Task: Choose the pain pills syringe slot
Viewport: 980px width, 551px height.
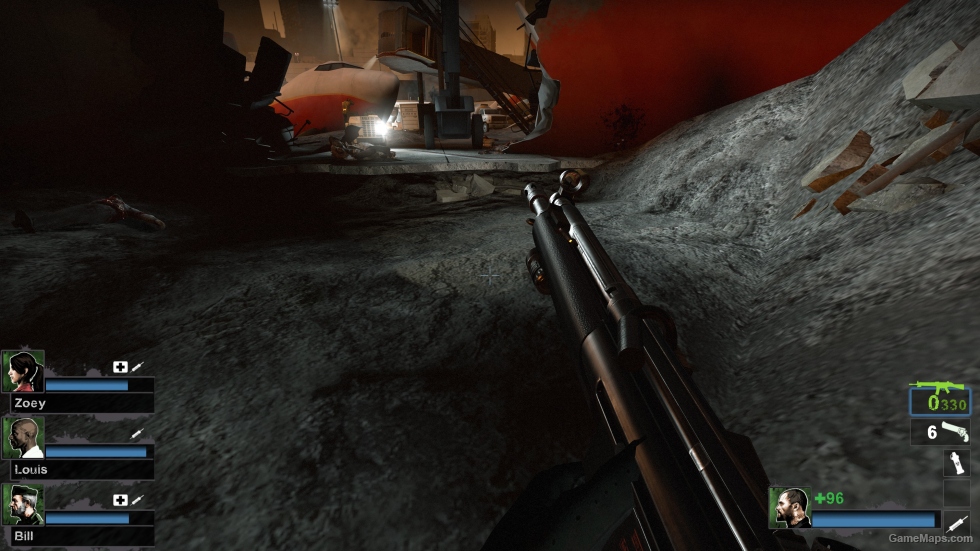Action: (x=956, y=520)
